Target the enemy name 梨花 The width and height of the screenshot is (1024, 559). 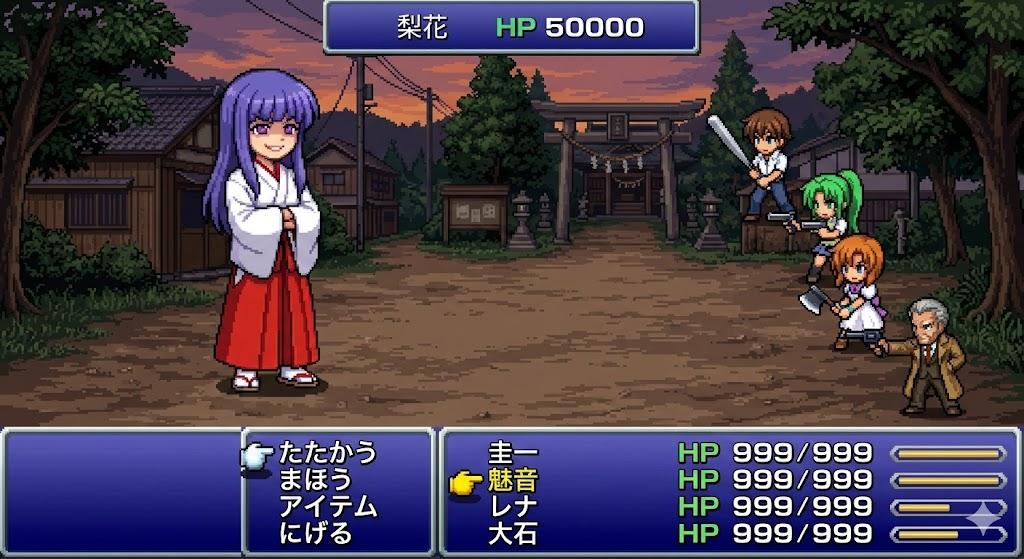(422, 27)
